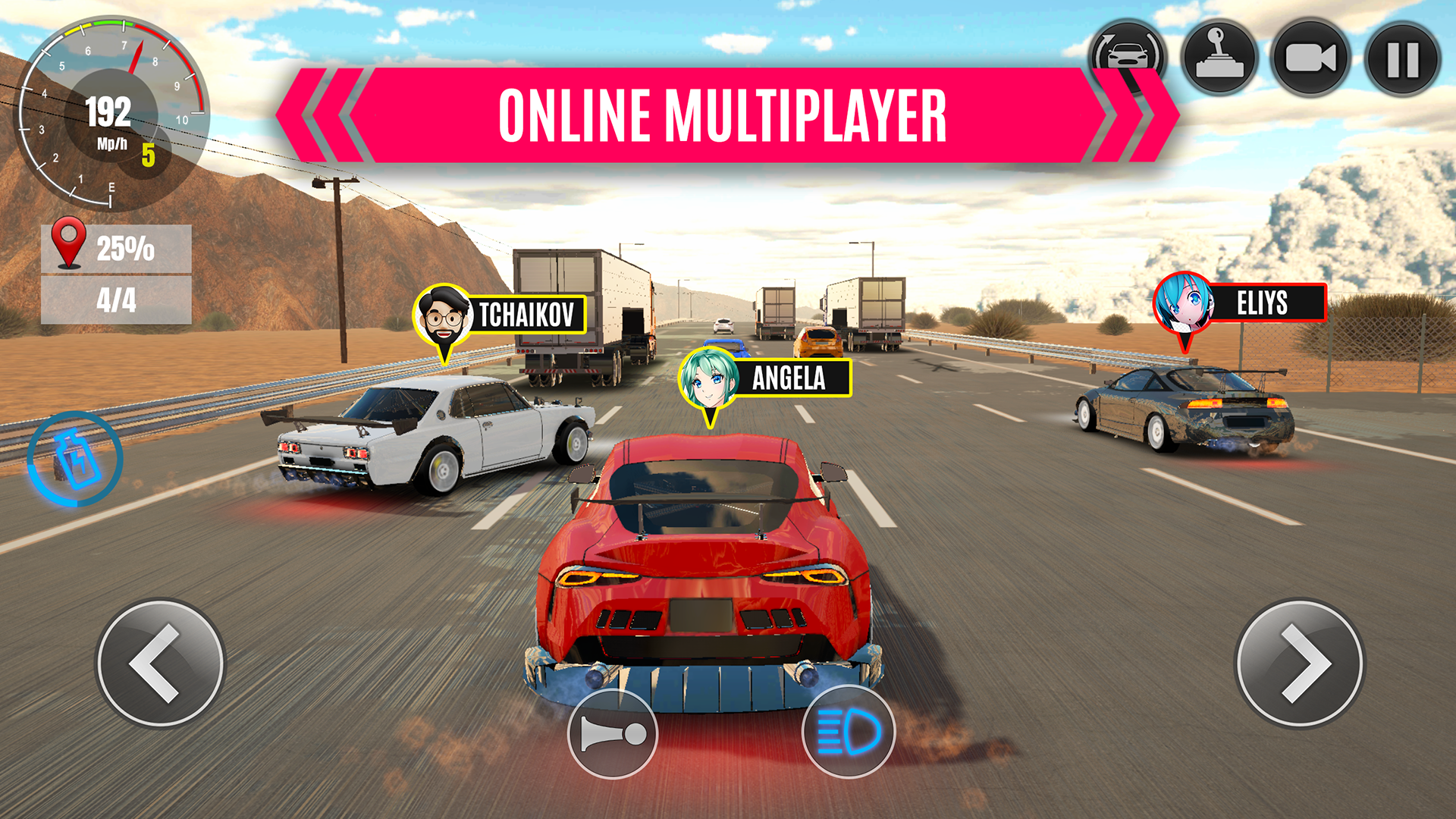
Task: Tap the gear shifter transmission button
Action: [x=1219, y=58]
